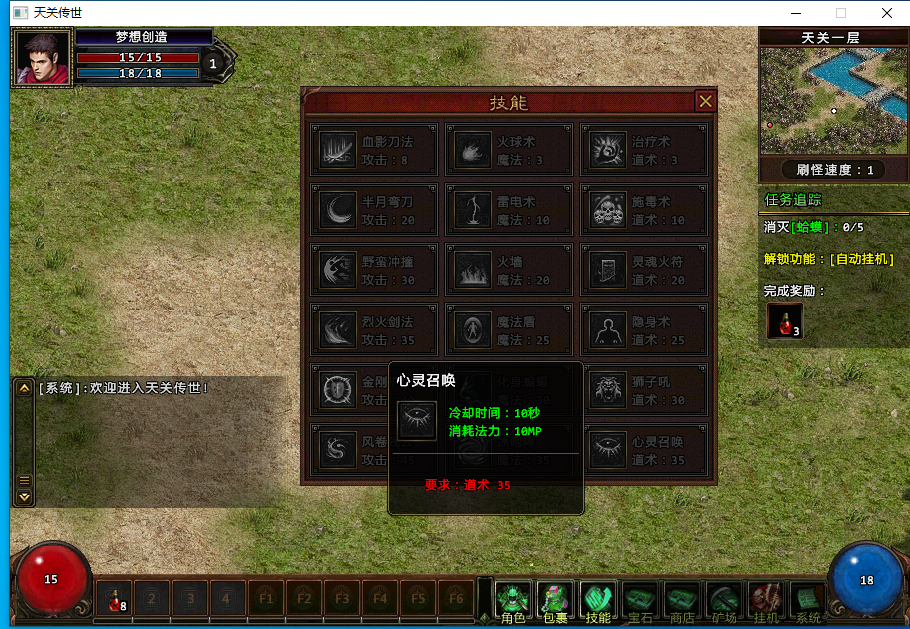The height and width of the screenshot is (629, 910).
Task: Select the 雷电术 lightning skill
Action: coord(508,210)
